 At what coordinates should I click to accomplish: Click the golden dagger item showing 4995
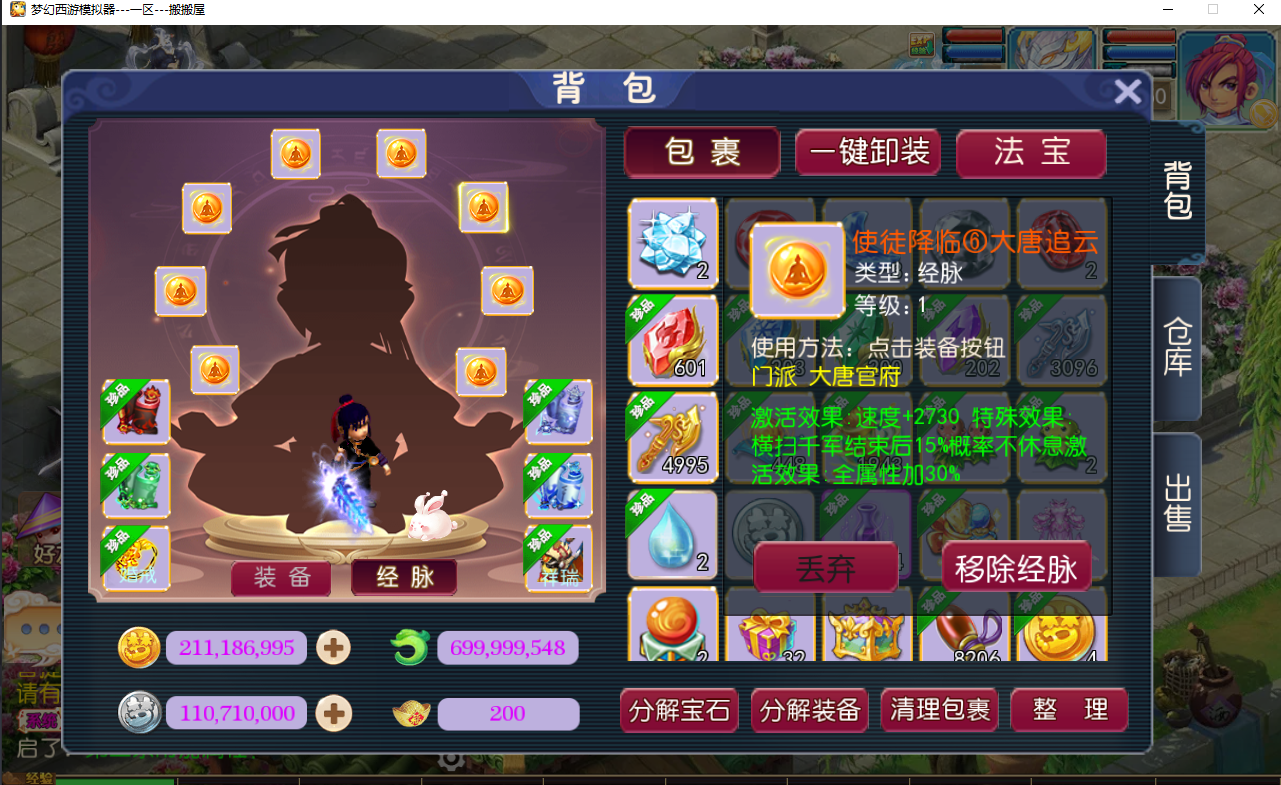click(672, 437)
